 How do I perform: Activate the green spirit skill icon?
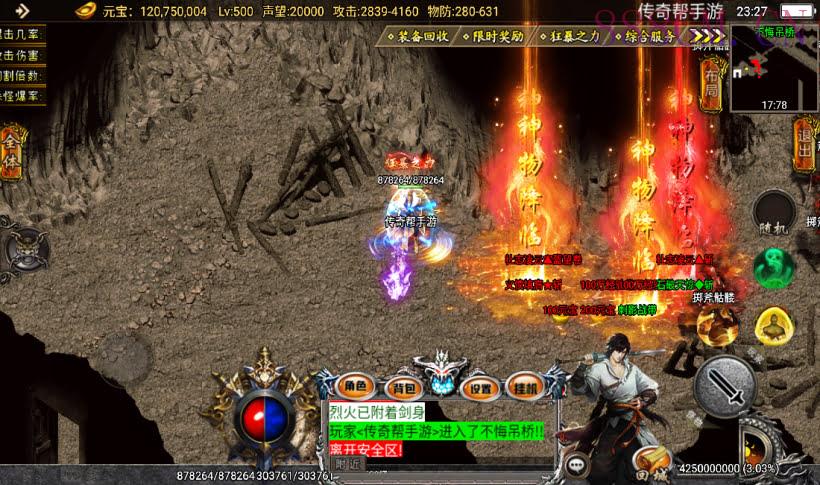point(773,267)
